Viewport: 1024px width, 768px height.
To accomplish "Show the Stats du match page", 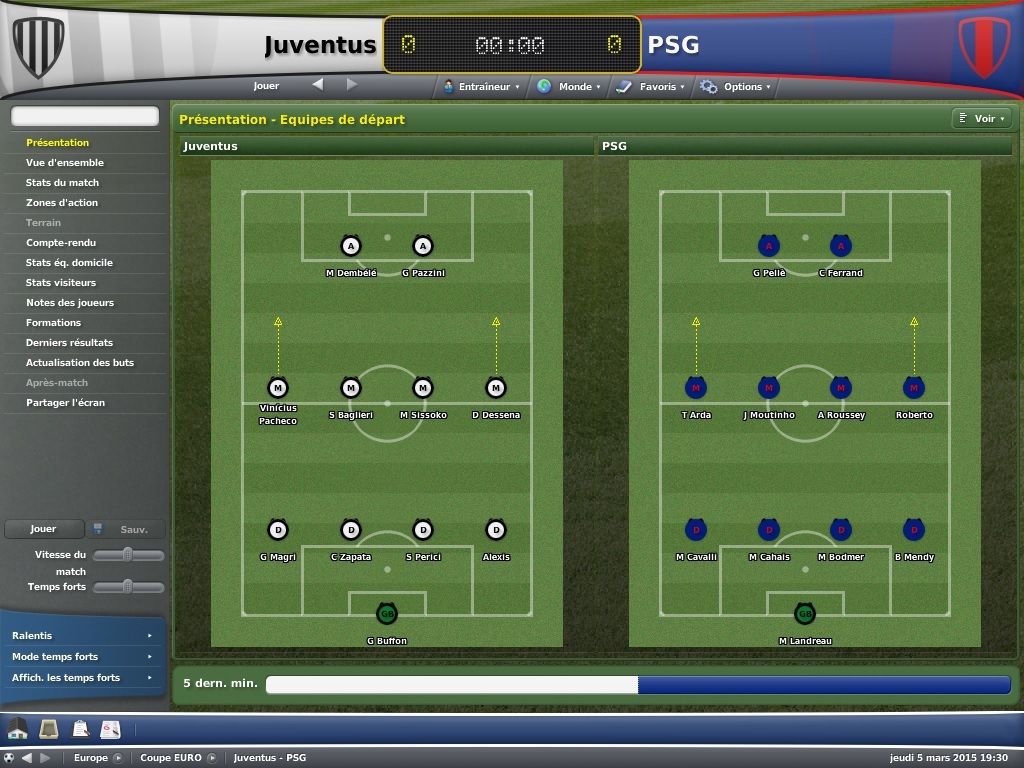I will coord(62,183).
